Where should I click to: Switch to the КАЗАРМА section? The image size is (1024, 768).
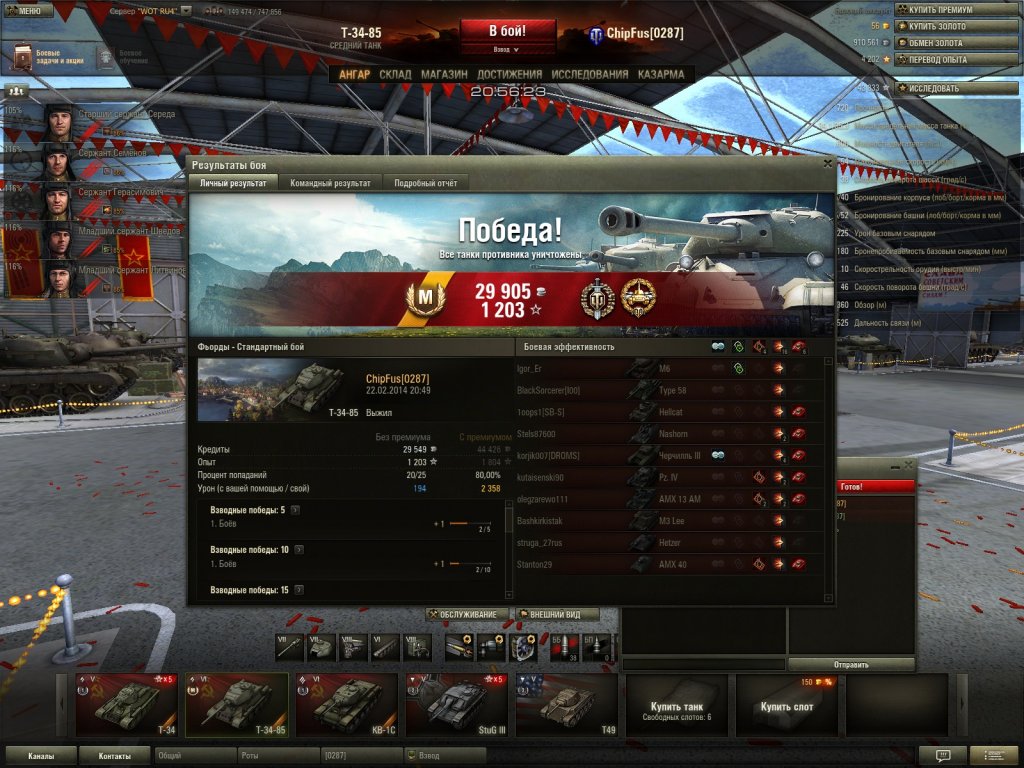(661, 74)
